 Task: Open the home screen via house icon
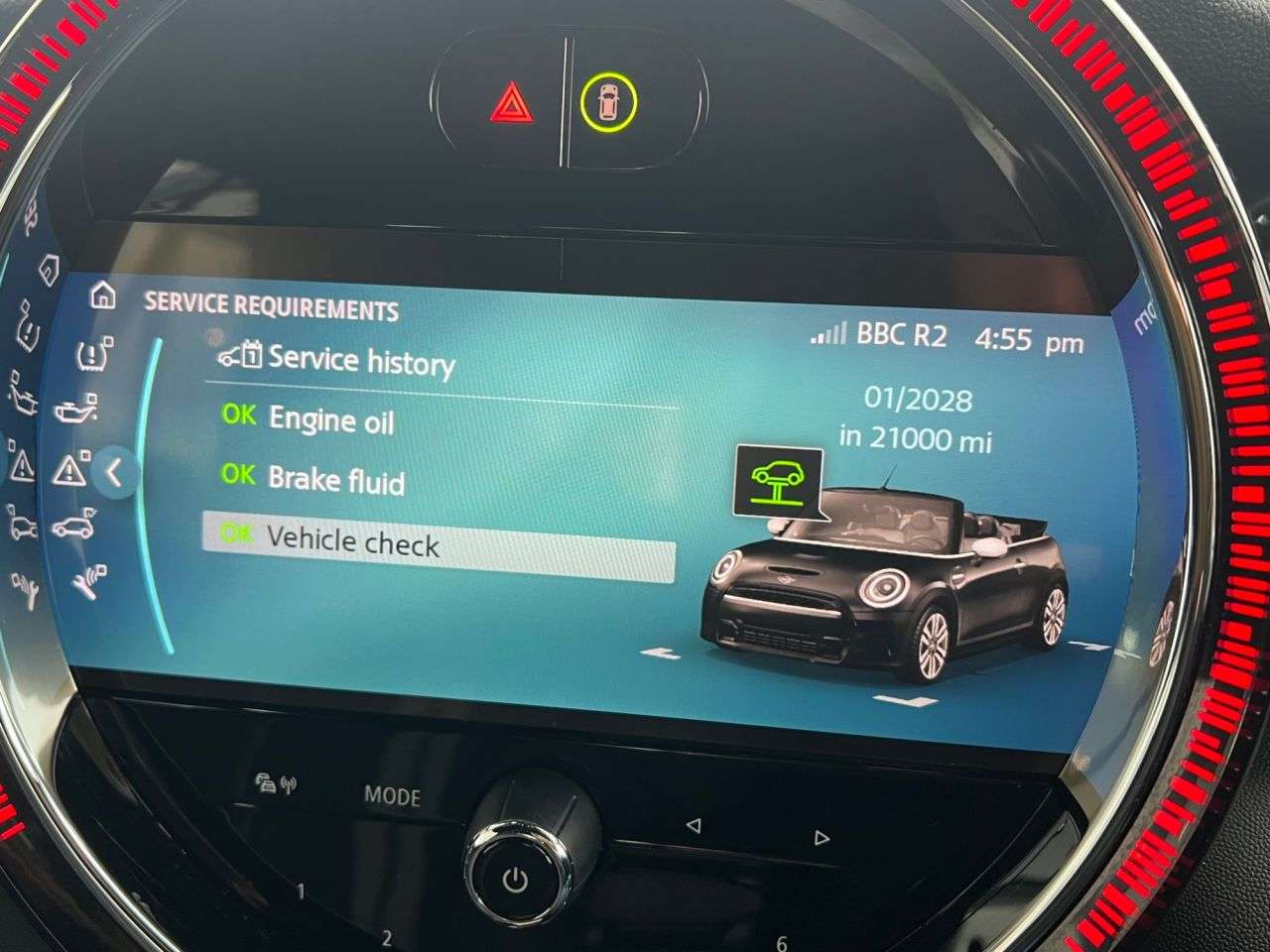click(x=102, y=297)
